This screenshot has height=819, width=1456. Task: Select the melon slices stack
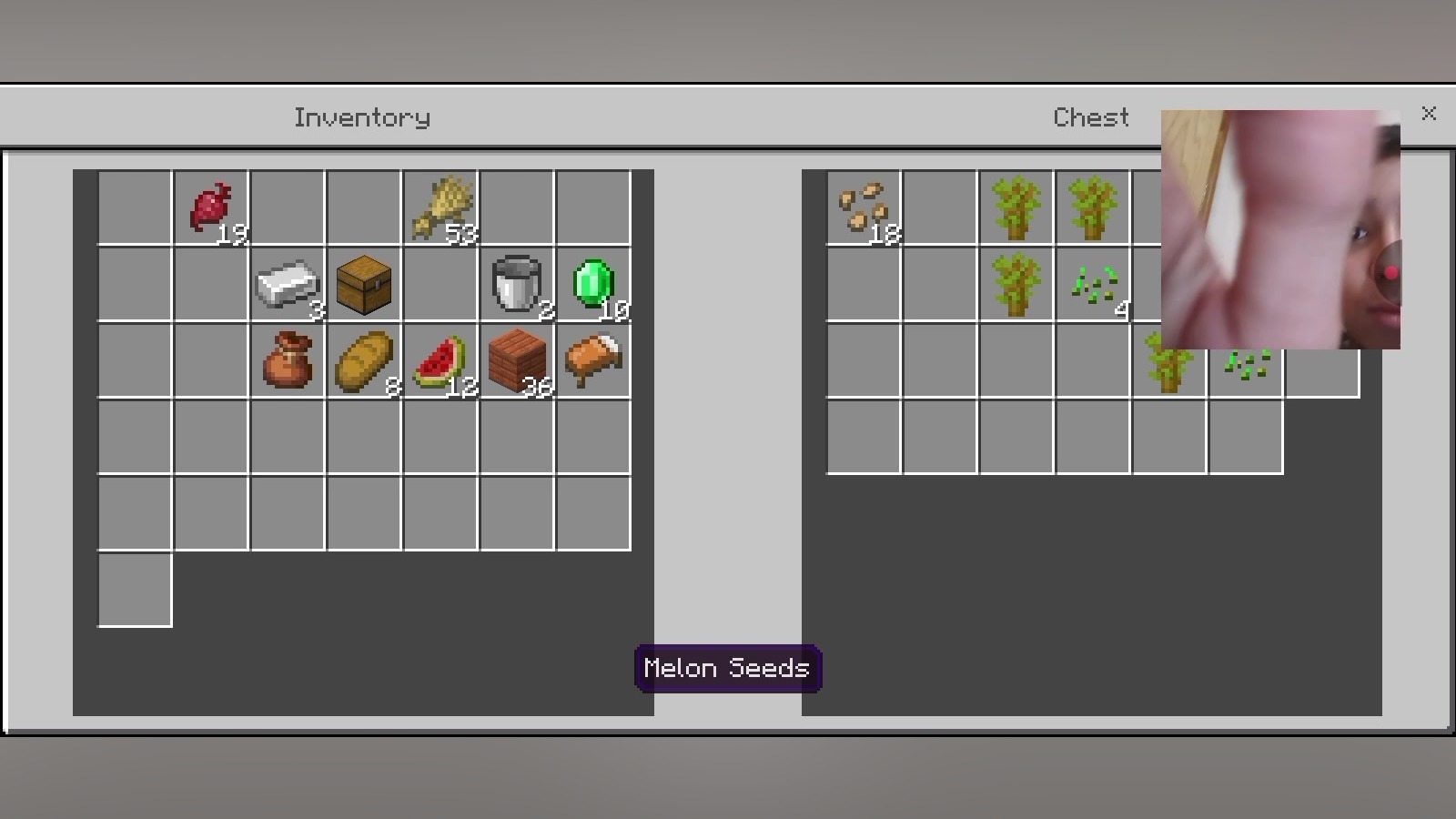point(440,361)
